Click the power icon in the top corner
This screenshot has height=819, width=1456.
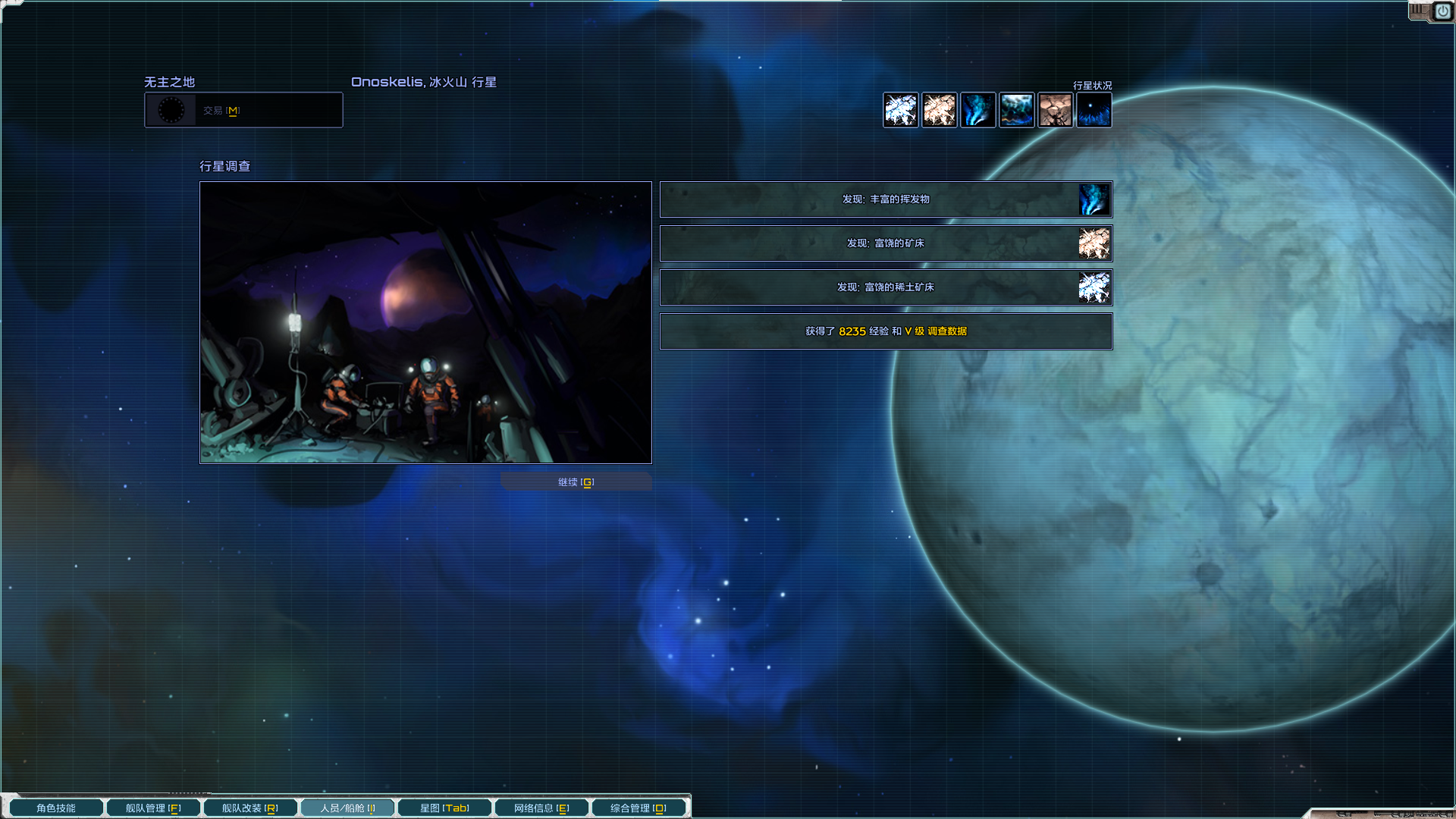[x=1442, y=11]
